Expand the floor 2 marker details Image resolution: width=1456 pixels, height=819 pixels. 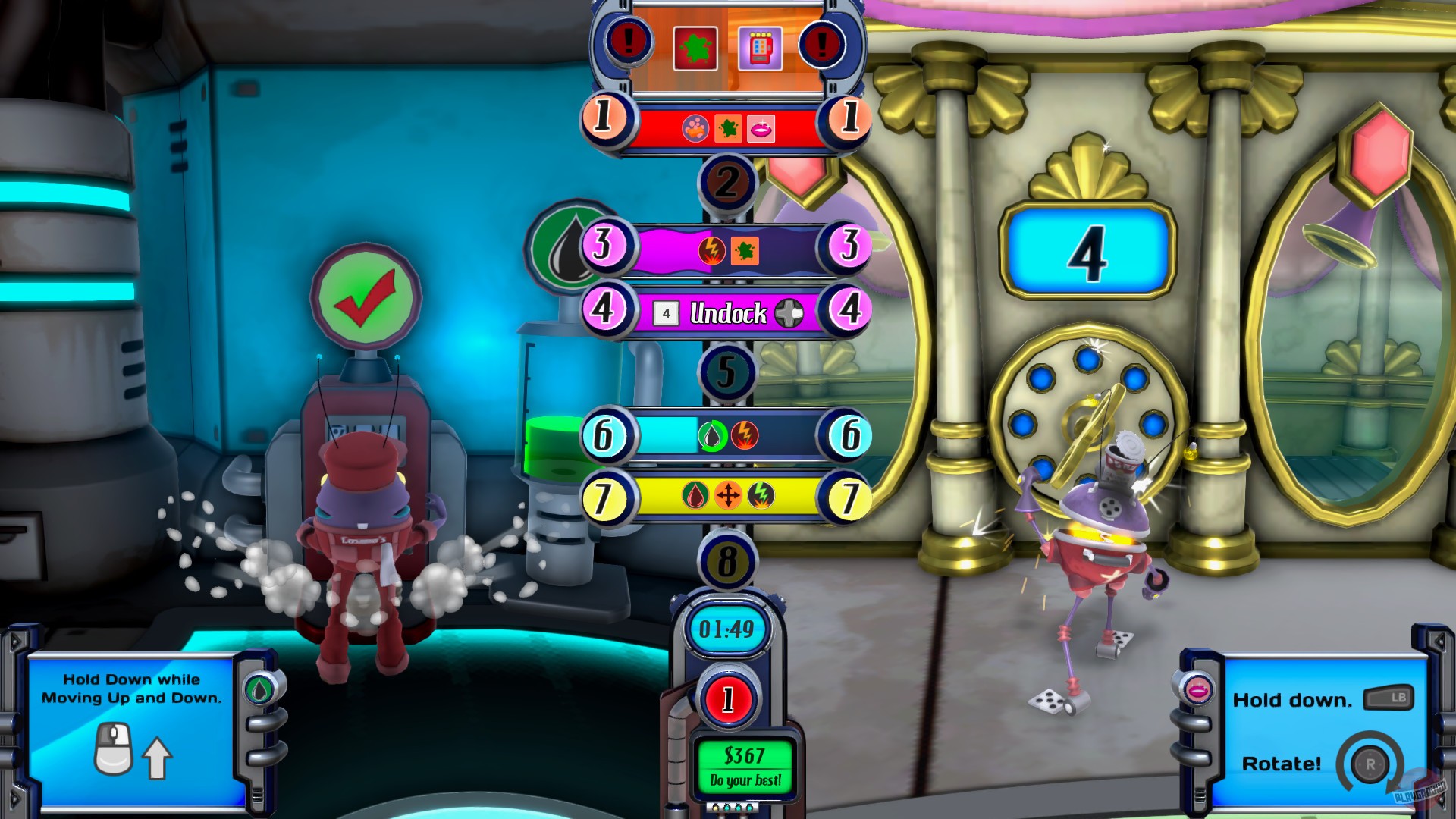(730, 180)
